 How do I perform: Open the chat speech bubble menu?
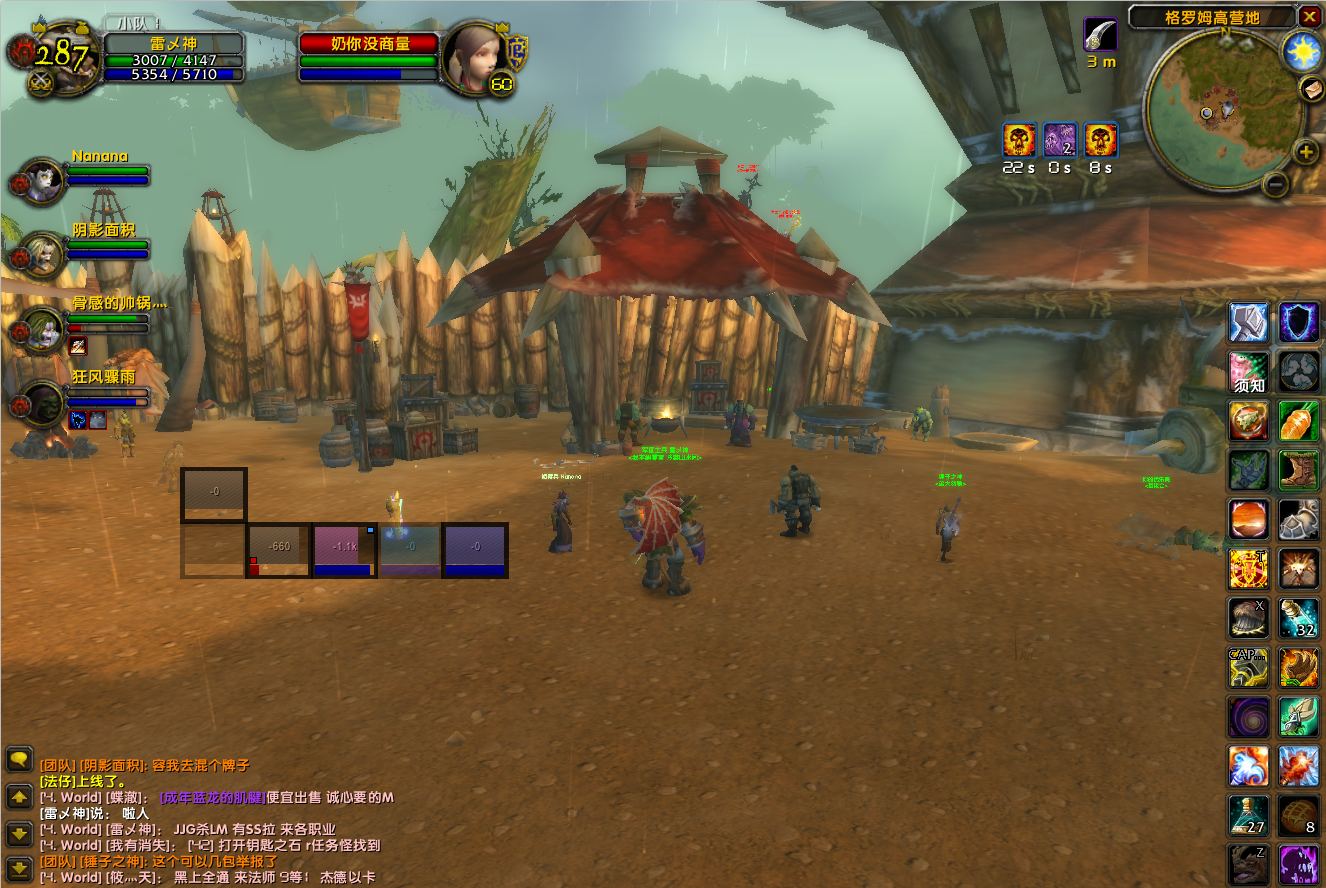19,759
